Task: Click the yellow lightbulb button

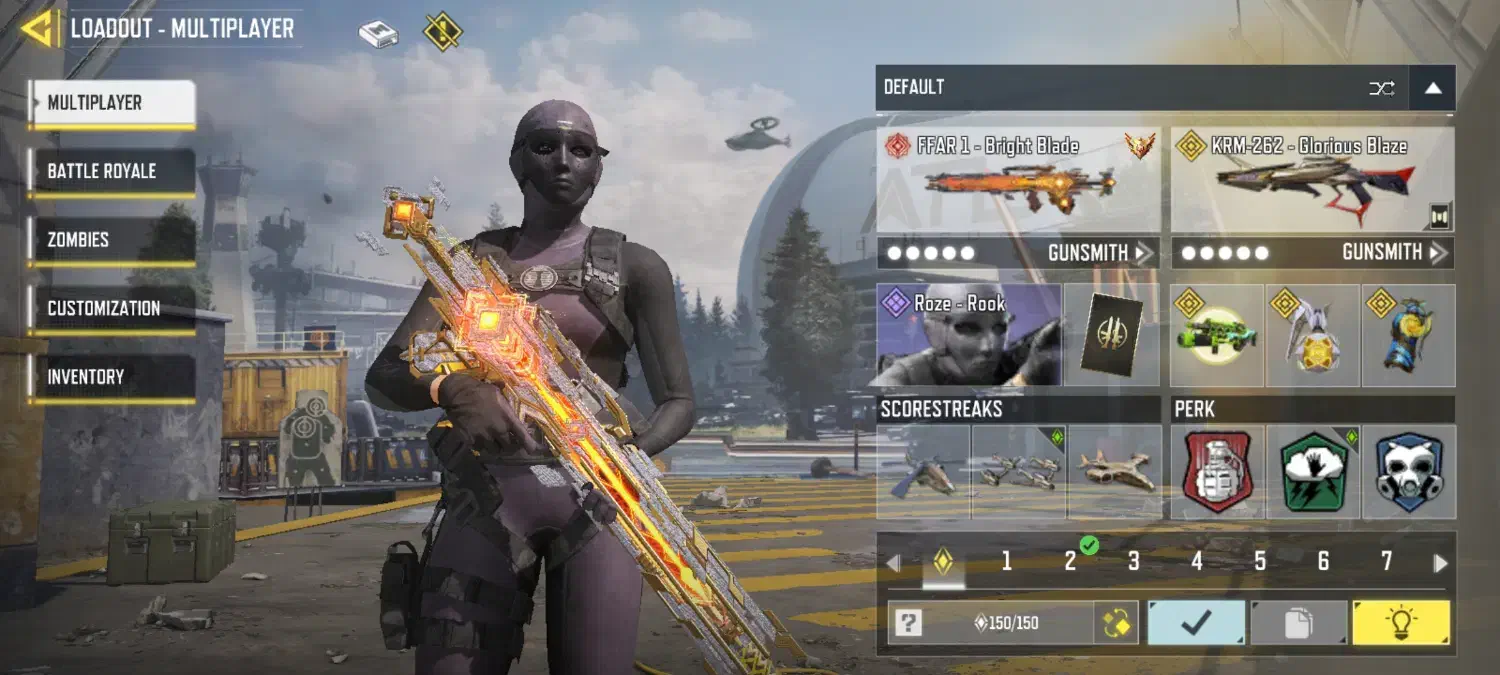Action: click(x=1400, y=623)
